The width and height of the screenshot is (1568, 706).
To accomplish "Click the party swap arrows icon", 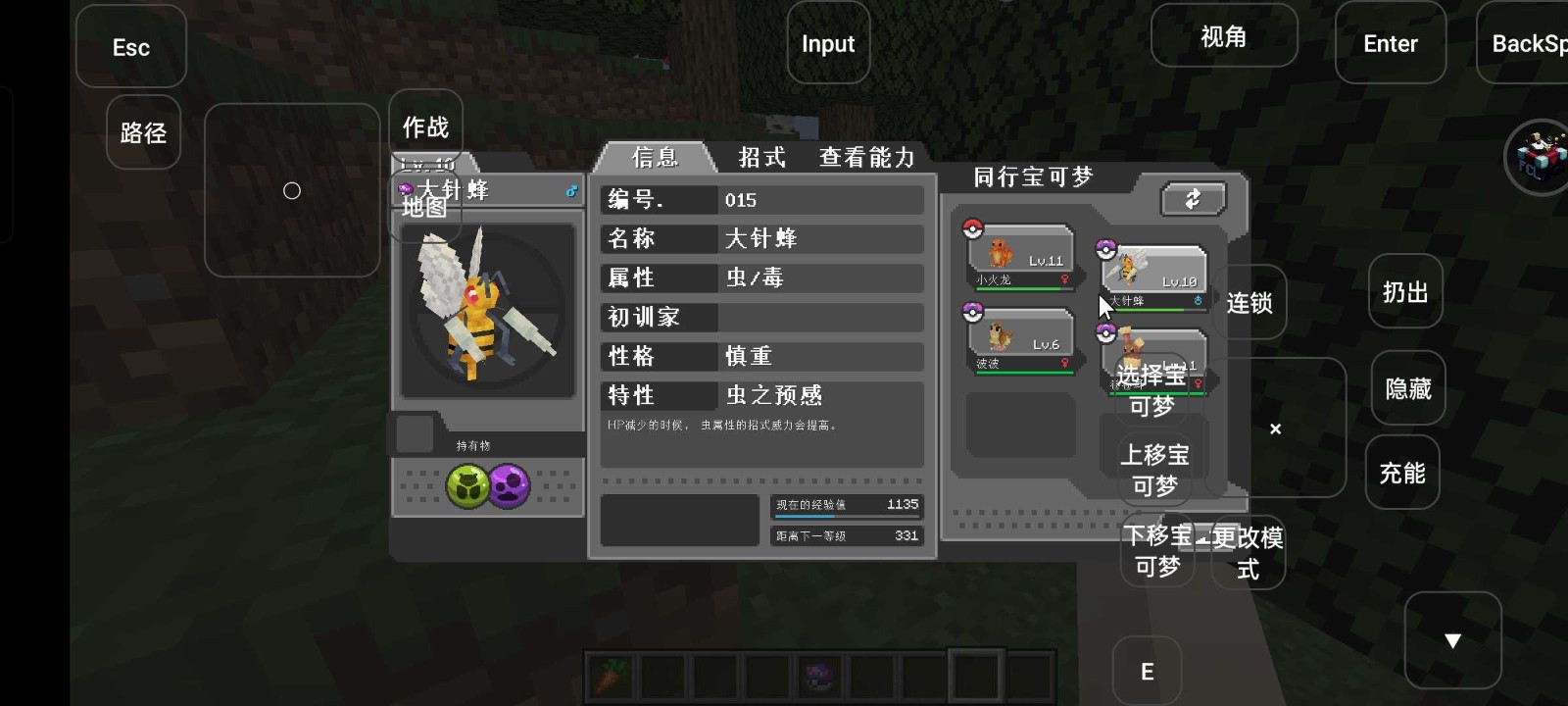I will pos(1192,199).
